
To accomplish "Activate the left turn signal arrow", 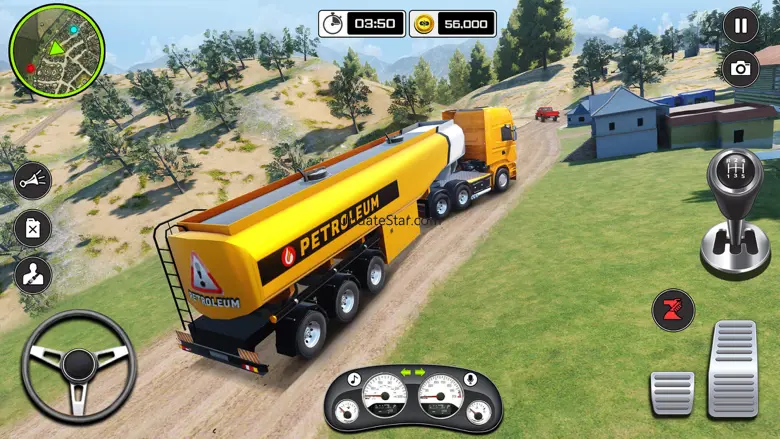I will pos(404,373).
